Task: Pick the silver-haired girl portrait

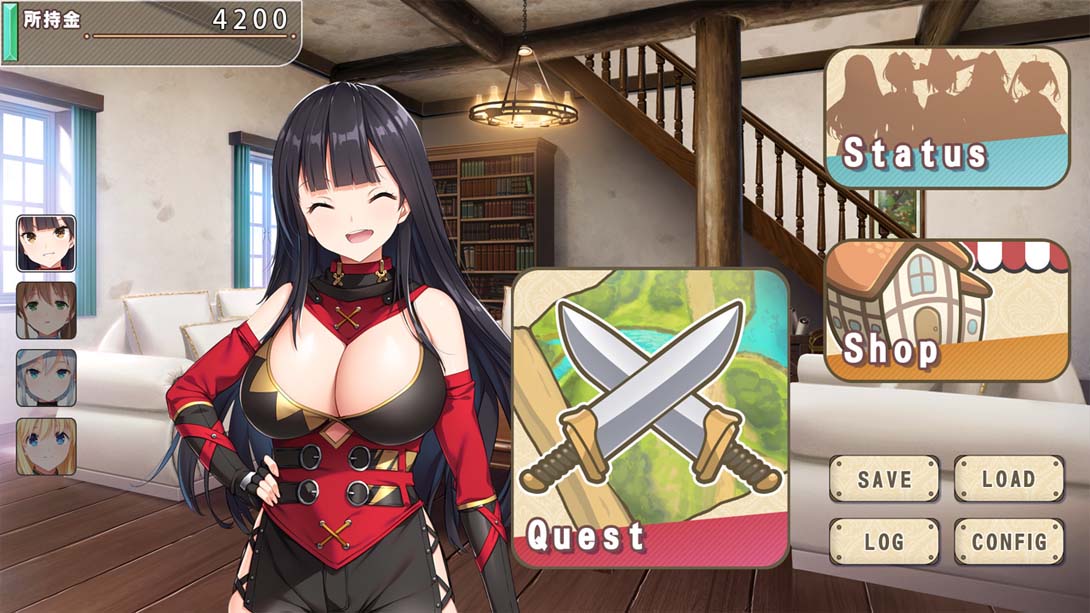Action: (x=46, y=378)
